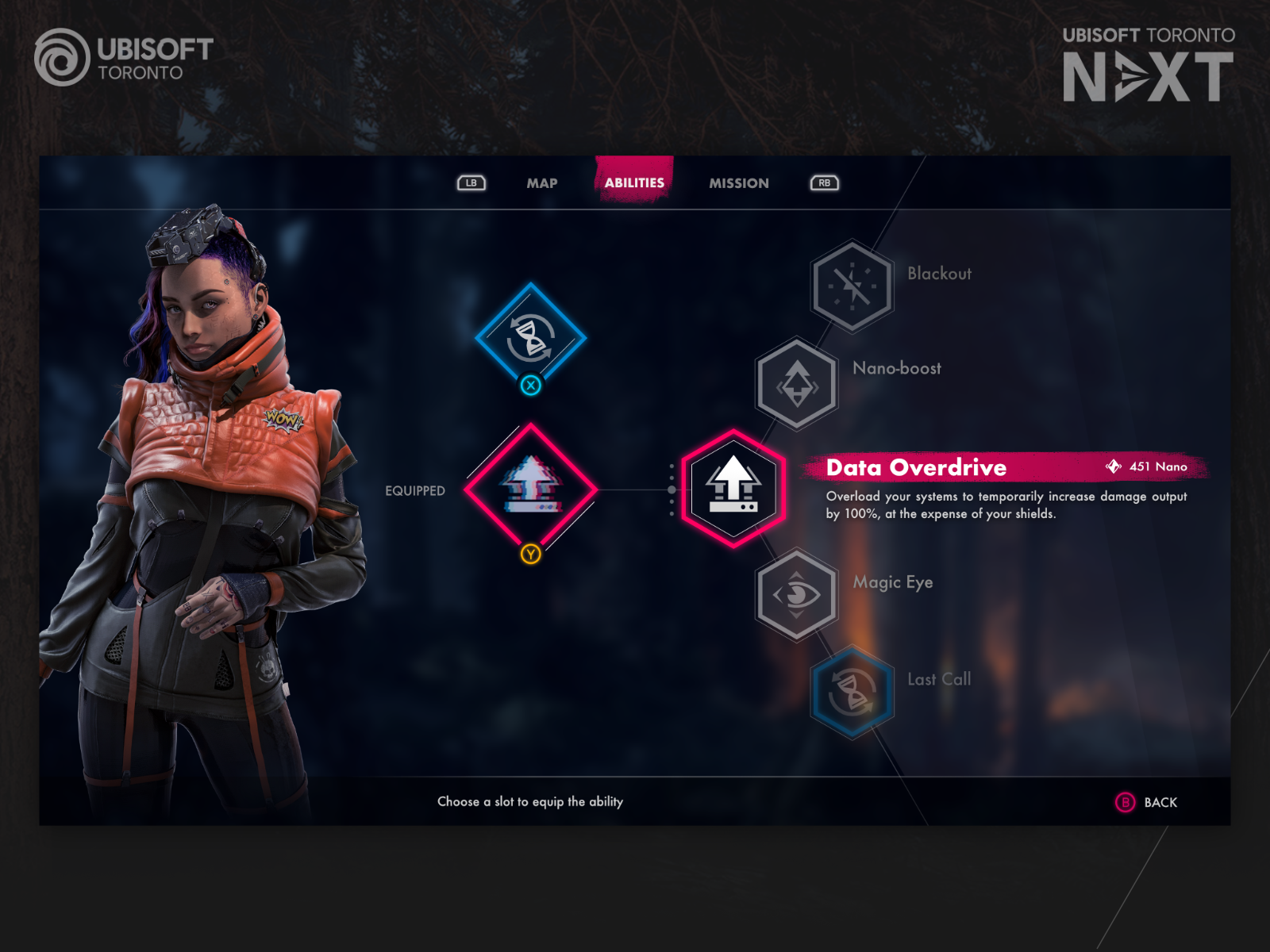Click the RB bumper prompt right of MISSION
This screenshot has height=952, width=1270.
823,182
